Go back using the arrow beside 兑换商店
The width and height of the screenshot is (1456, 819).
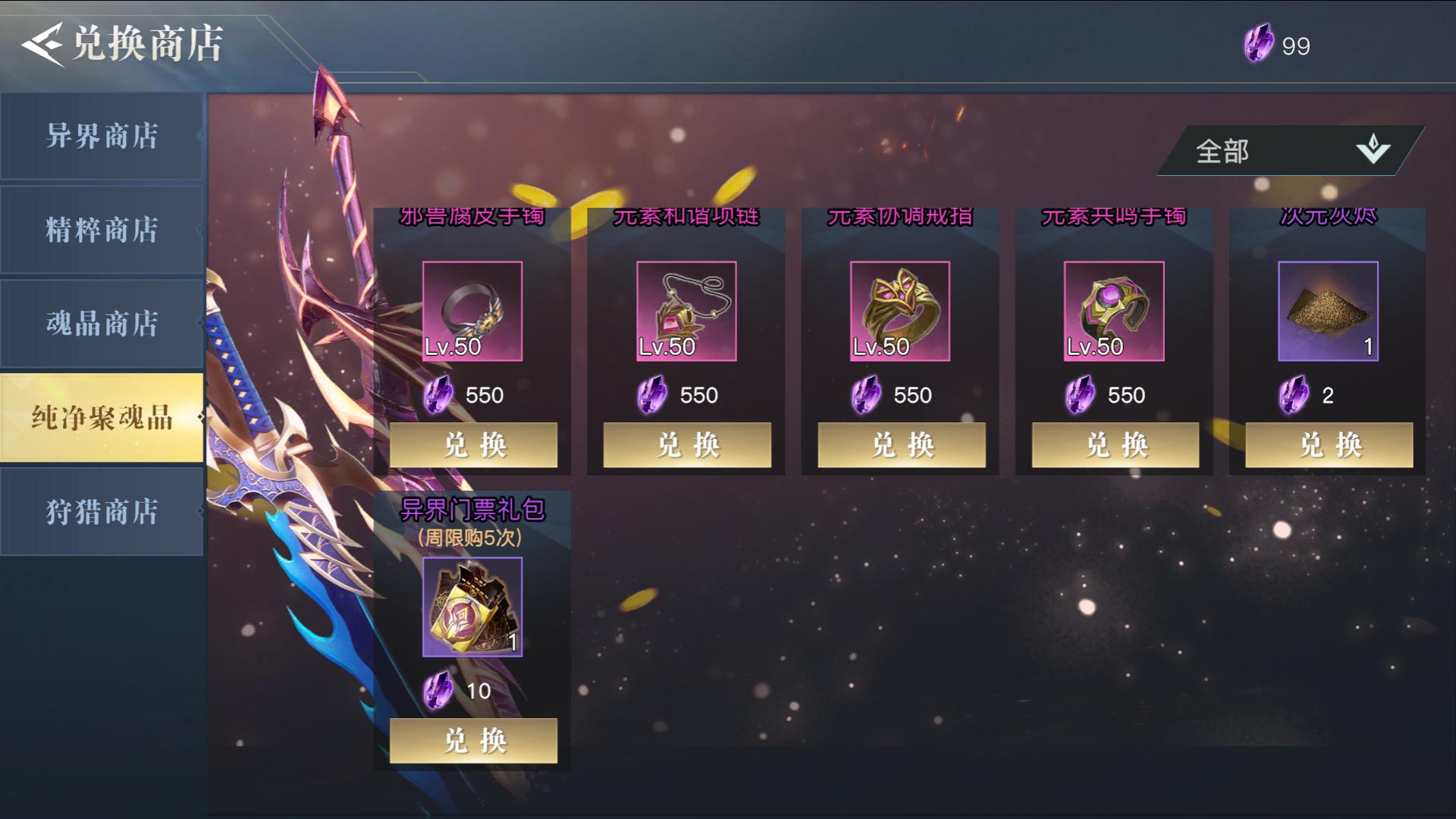click(42, 44)
